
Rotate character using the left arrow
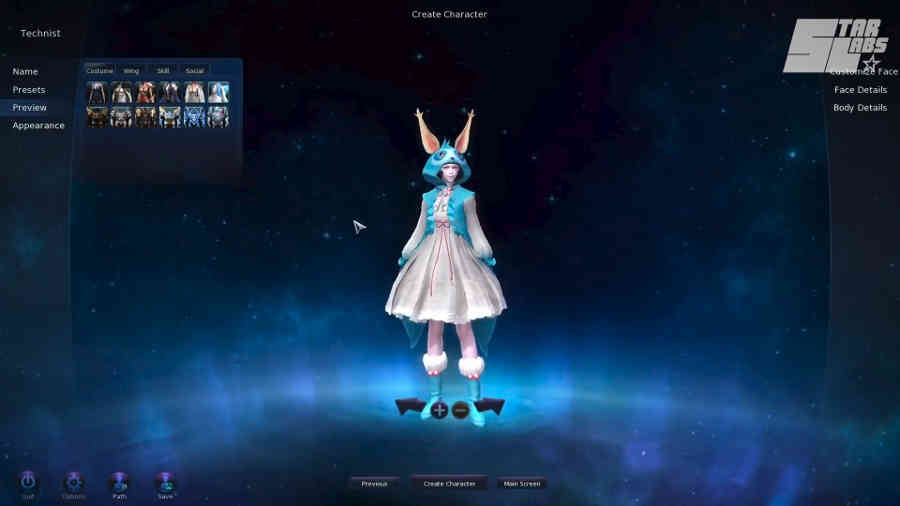coord(410,407)
